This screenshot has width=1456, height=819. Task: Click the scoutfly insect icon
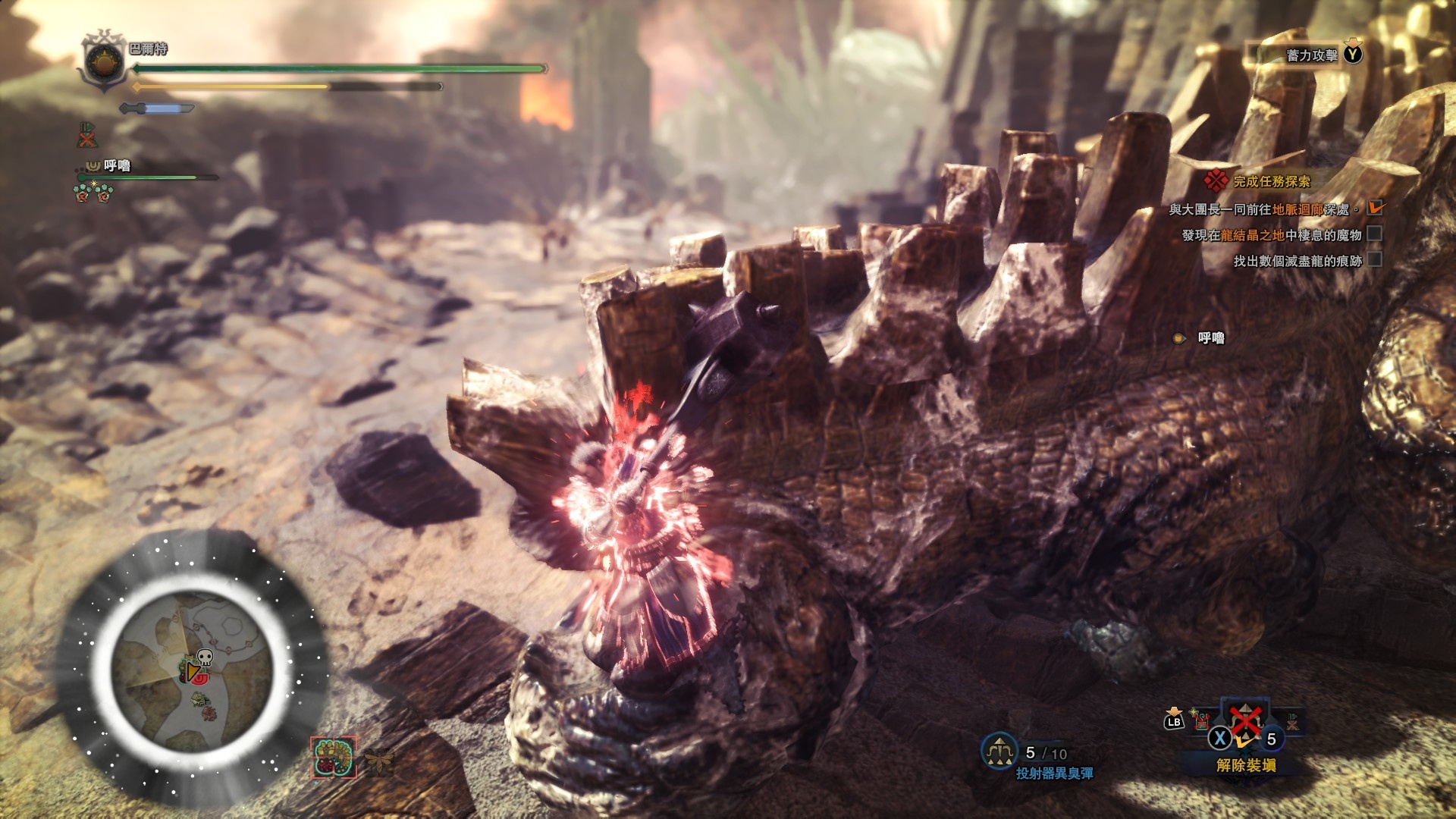click(x=378, y=761)
